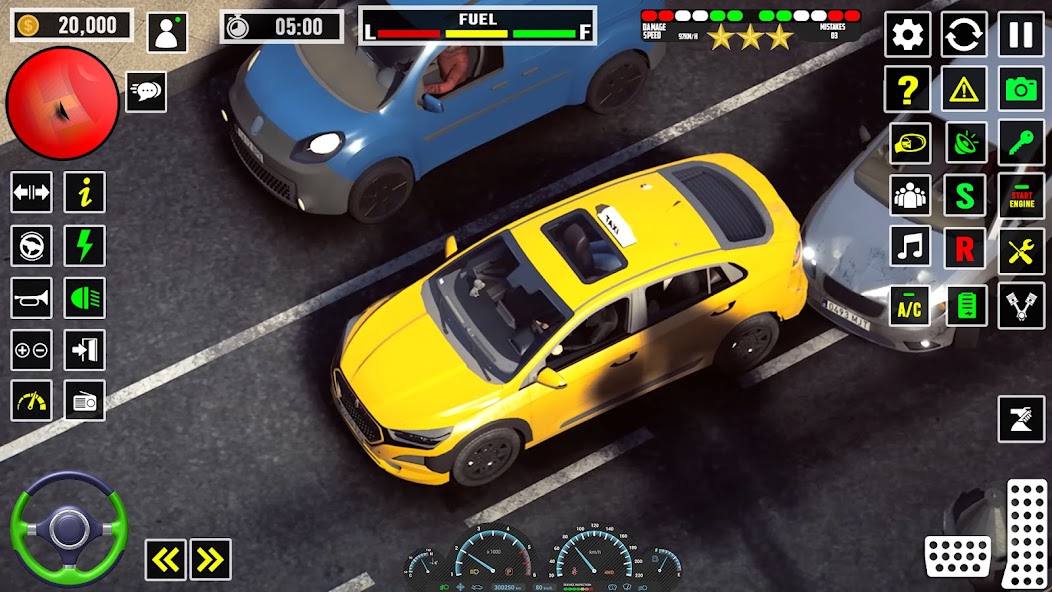1052x592 pixels.
Task: Turn on the radio icon
Action: click(85, 401)
